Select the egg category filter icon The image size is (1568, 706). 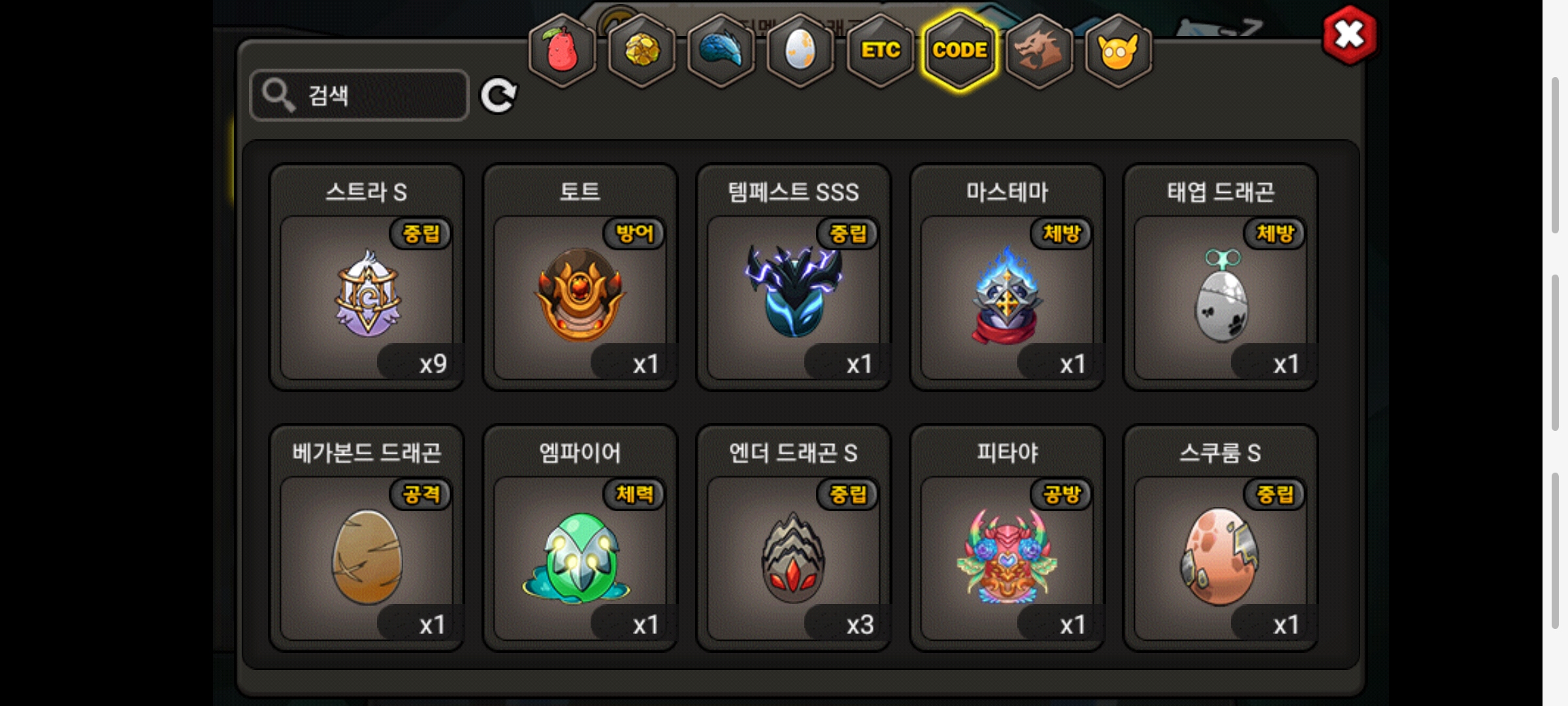click(x=800, y=50)
